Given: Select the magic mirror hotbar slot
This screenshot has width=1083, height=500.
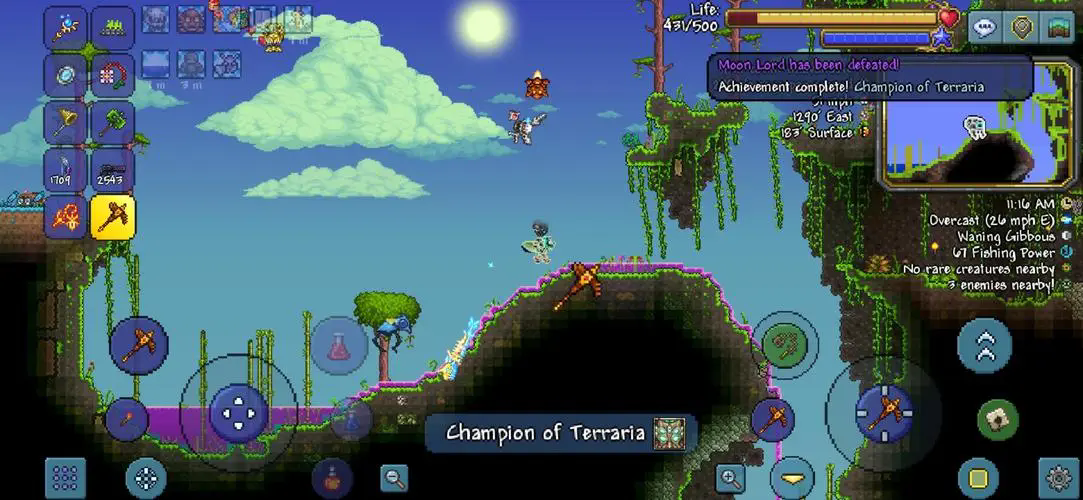Looking at the screenshot, I should 65,75.
